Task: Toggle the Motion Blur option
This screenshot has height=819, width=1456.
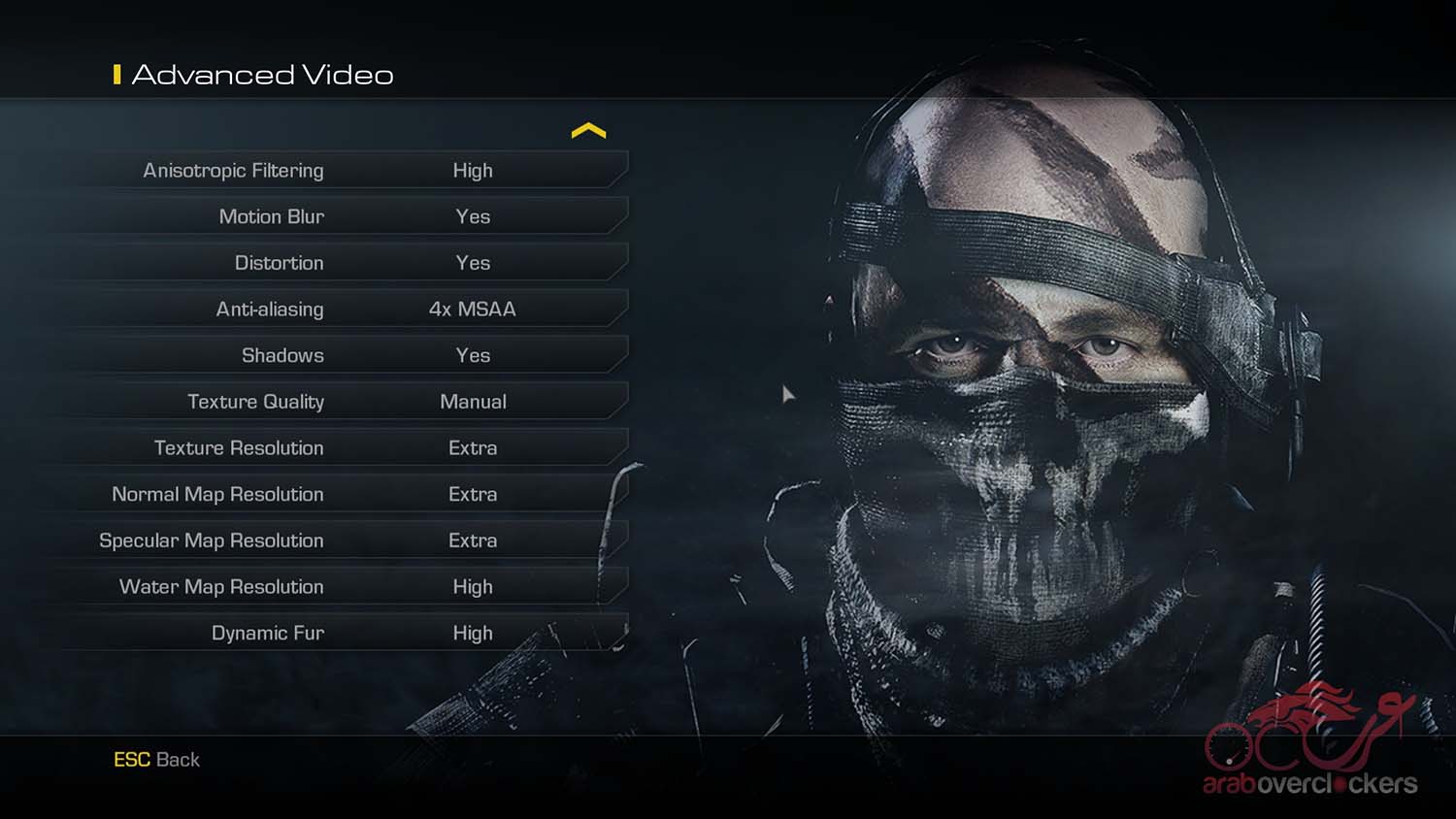Action: tap(473, 216)
